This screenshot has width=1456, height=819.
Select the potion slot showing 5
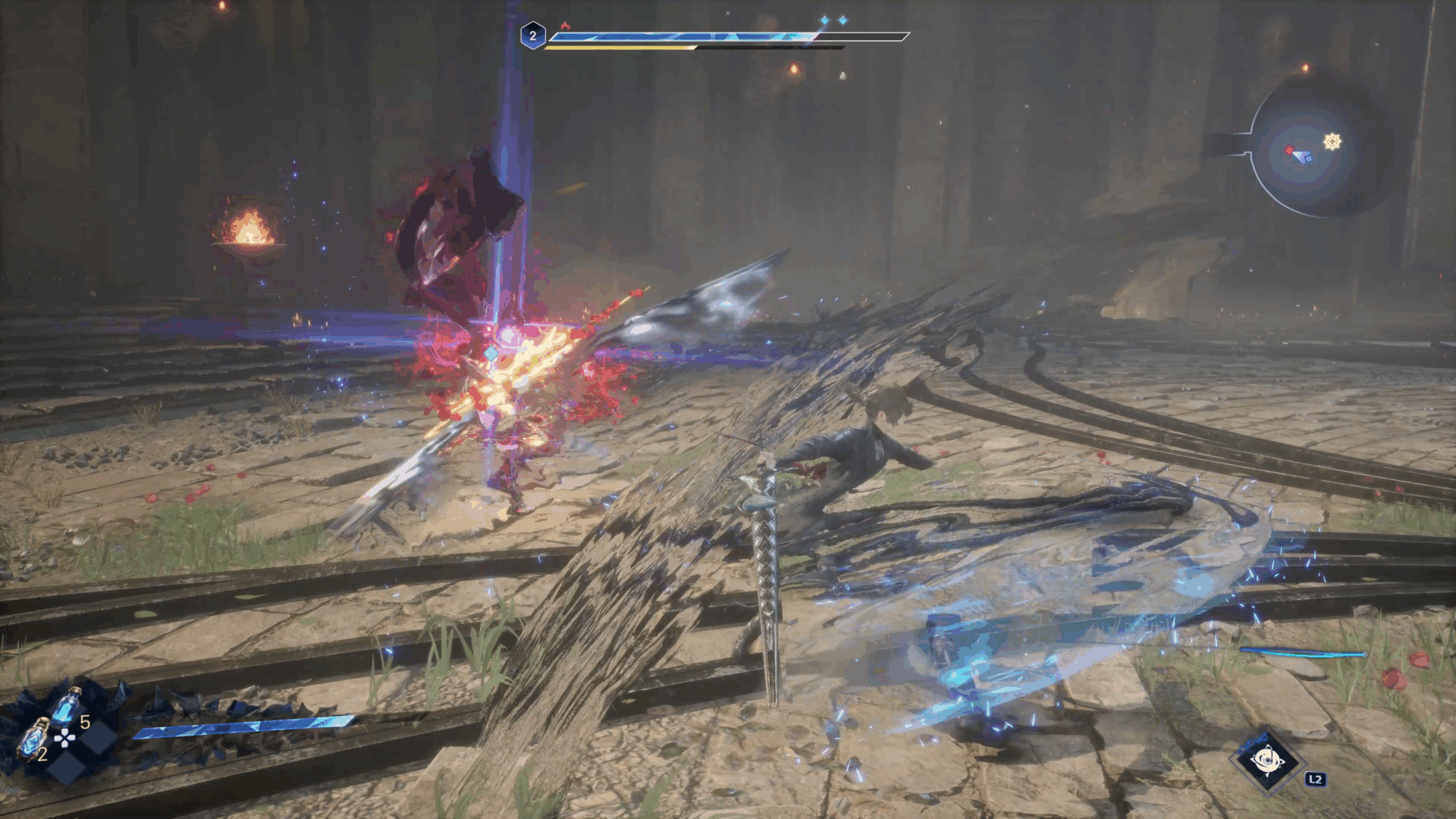pyautogui.click(x=68, y=705)
